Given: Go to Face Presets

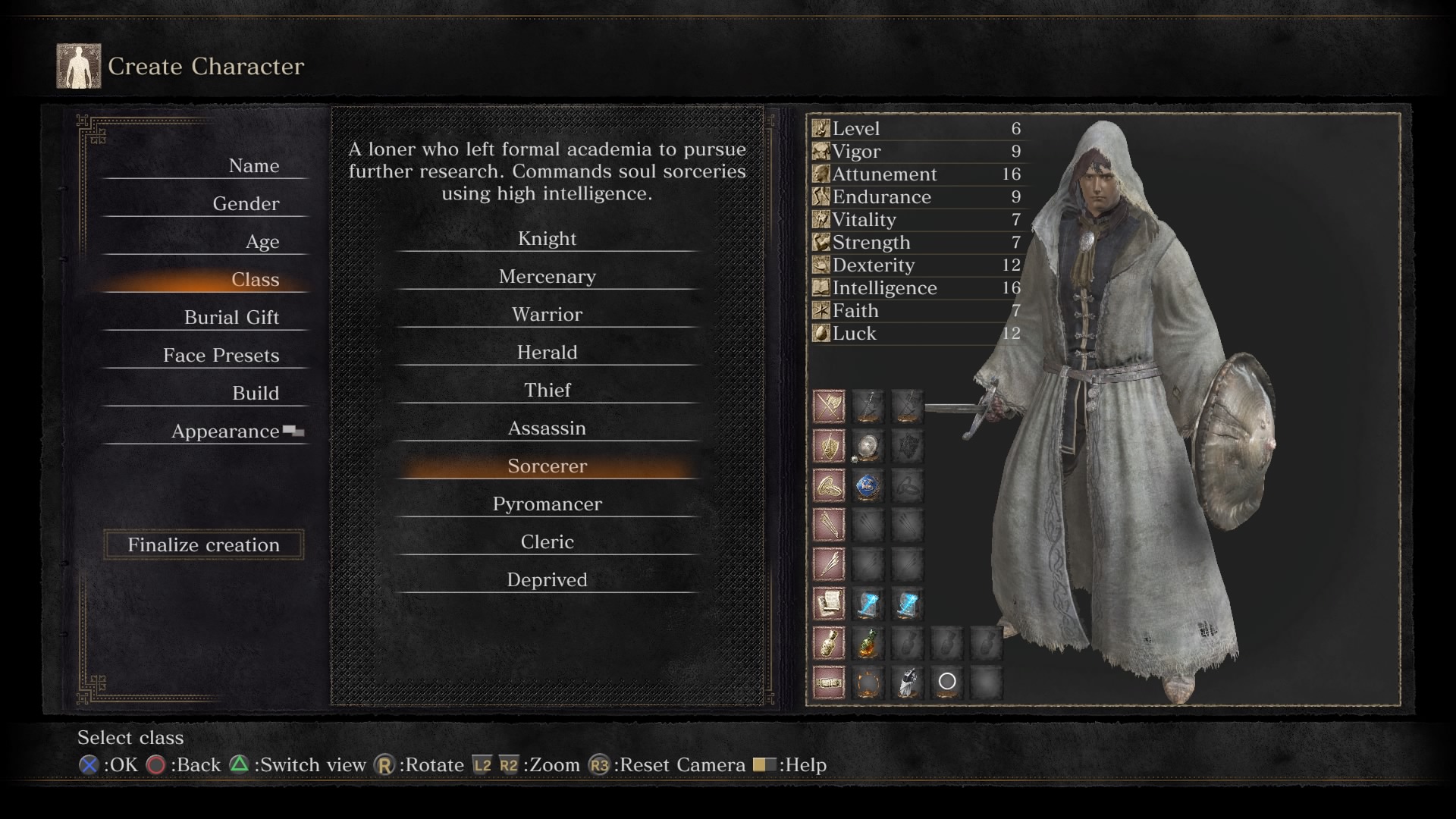Looking at the screenshot, I should (x=221, y=356).
